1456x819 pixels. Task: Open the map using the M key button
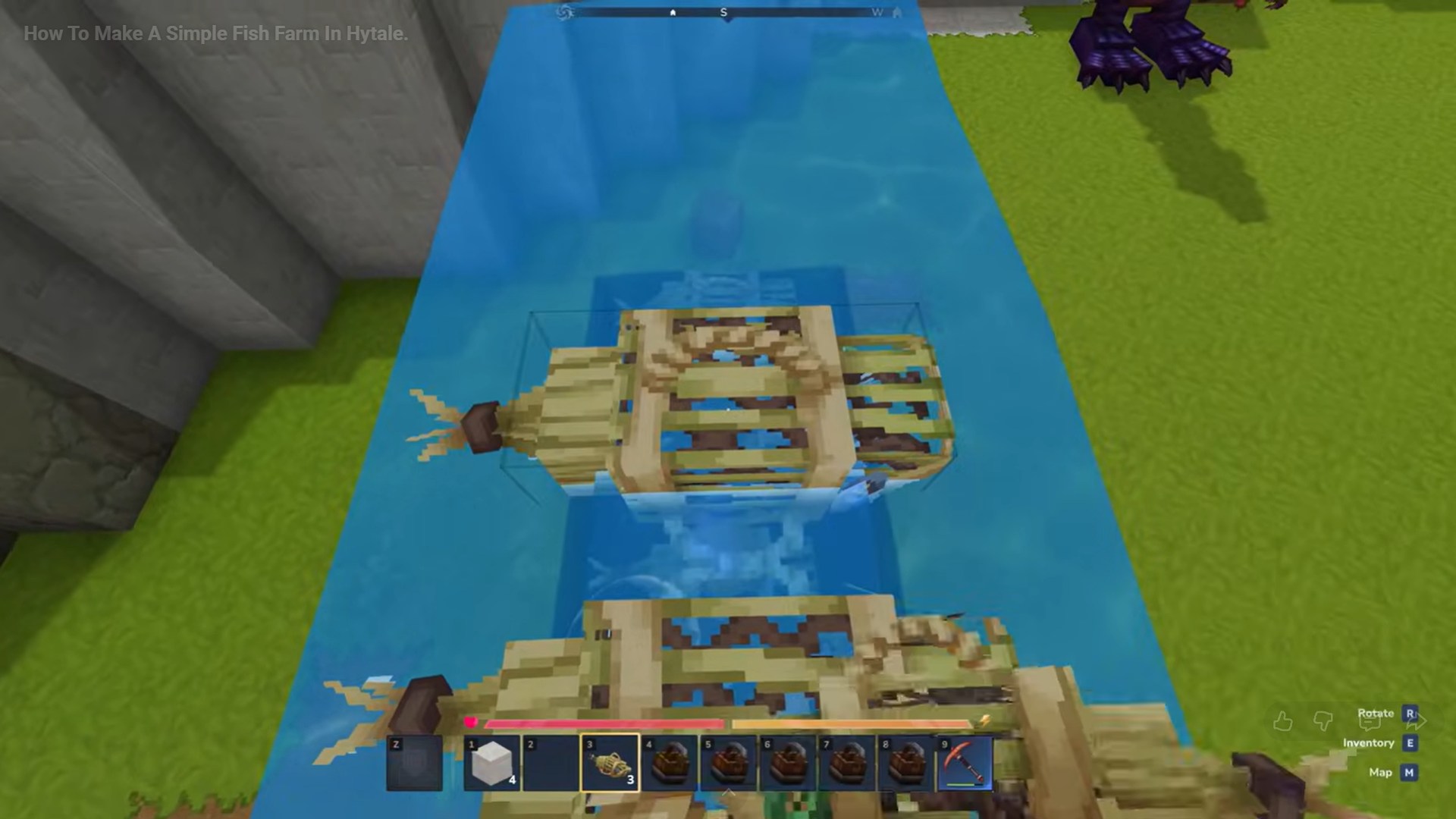1409,773
